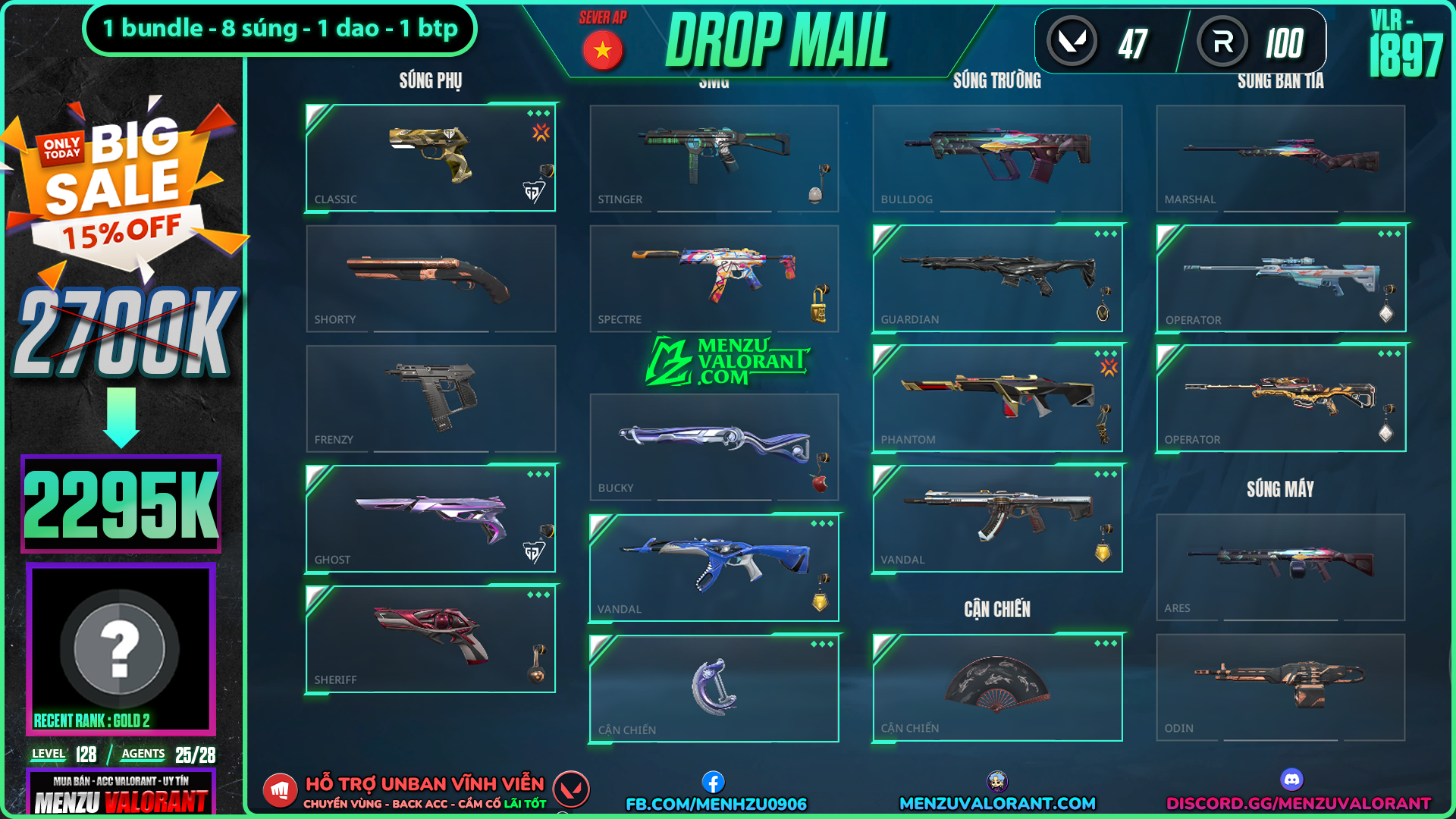Select the black Guardian skin slot
1456x819 pixels.
[x=996, y=278]
